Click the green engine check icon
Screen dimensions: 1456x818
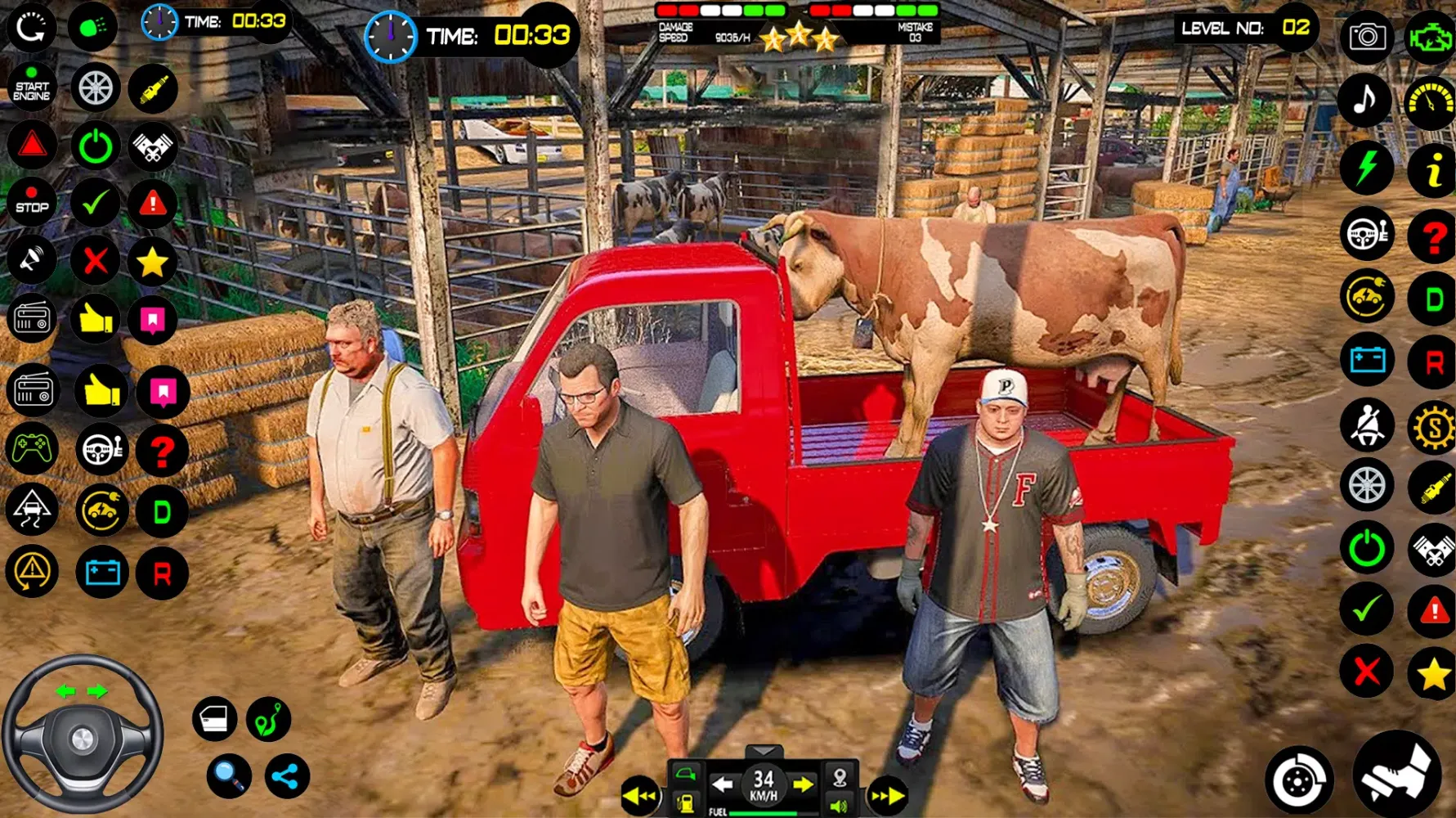pyautogui.click(x=1430, y=37)
